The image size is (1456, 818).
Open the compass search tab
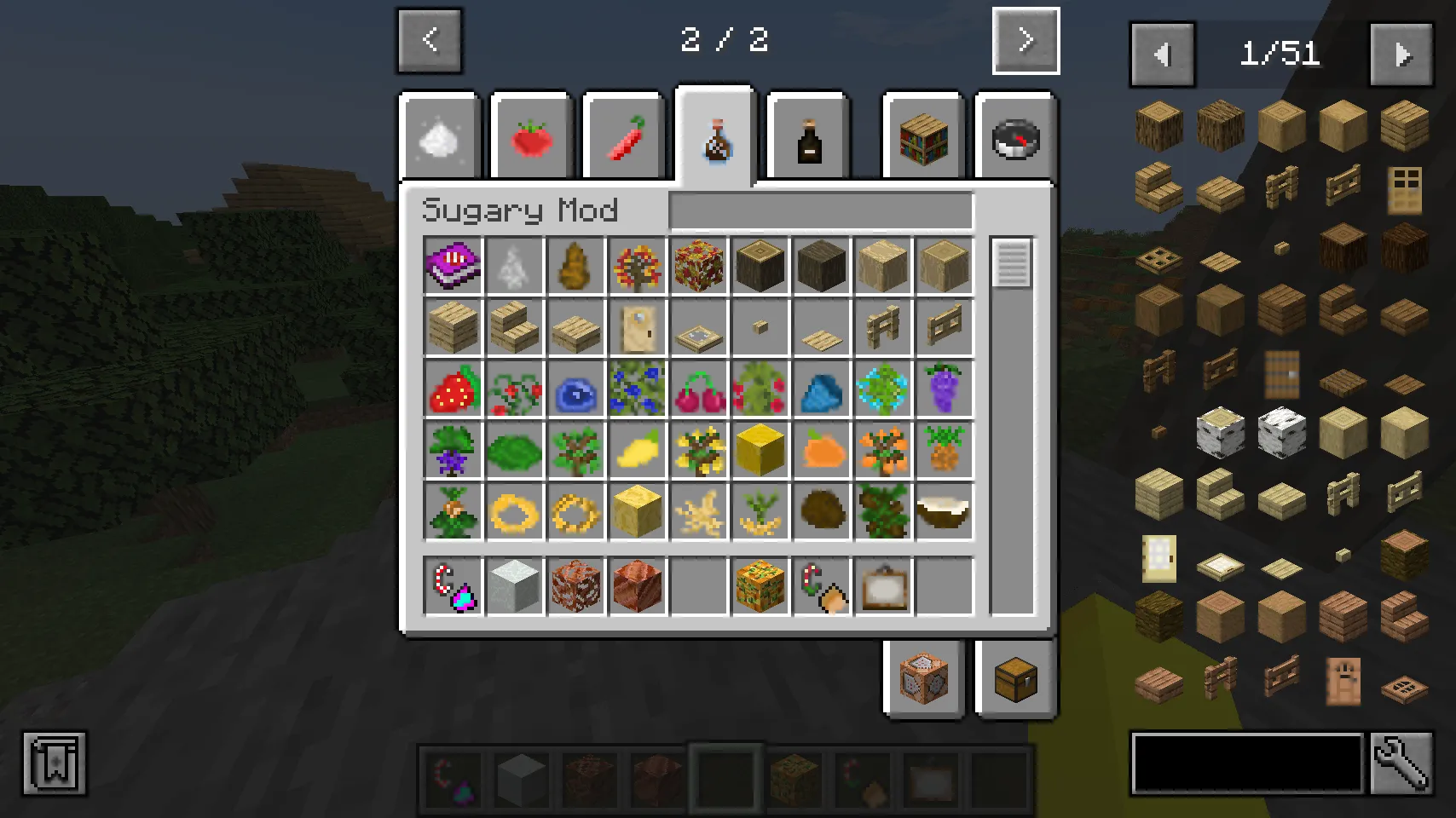coord(1014,136)
